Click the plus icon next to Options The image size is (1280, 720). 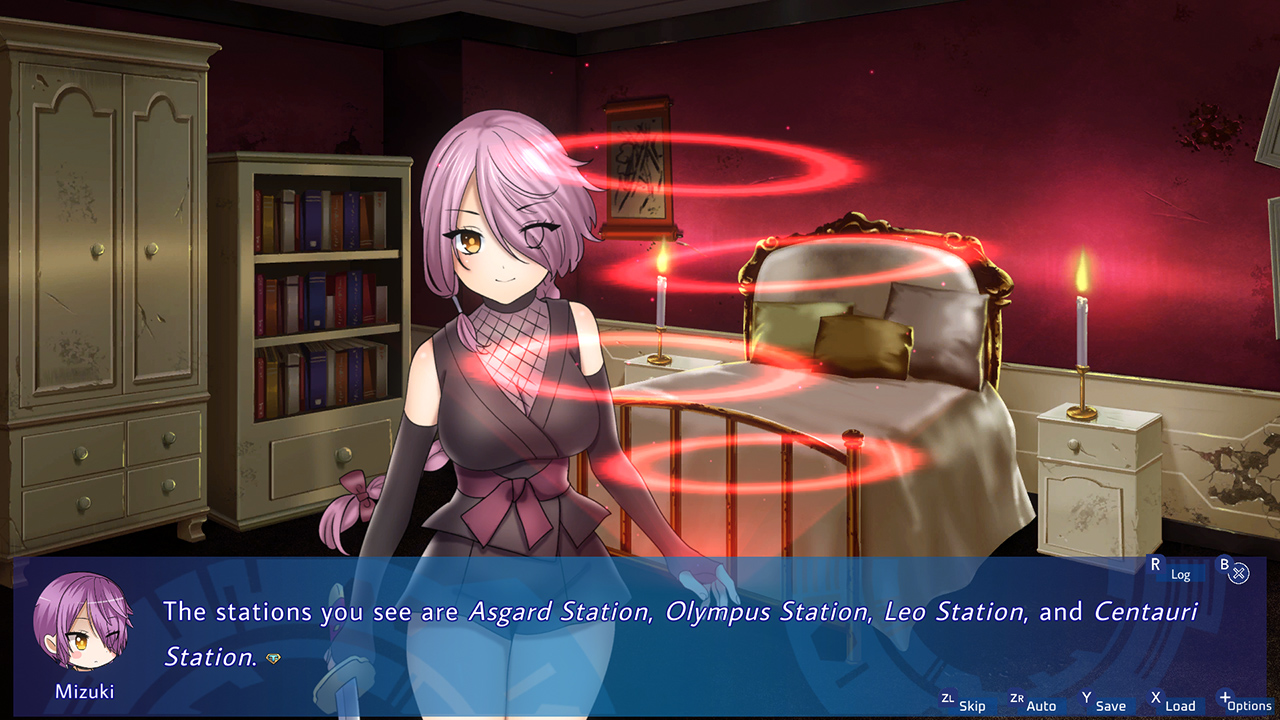1227,697
